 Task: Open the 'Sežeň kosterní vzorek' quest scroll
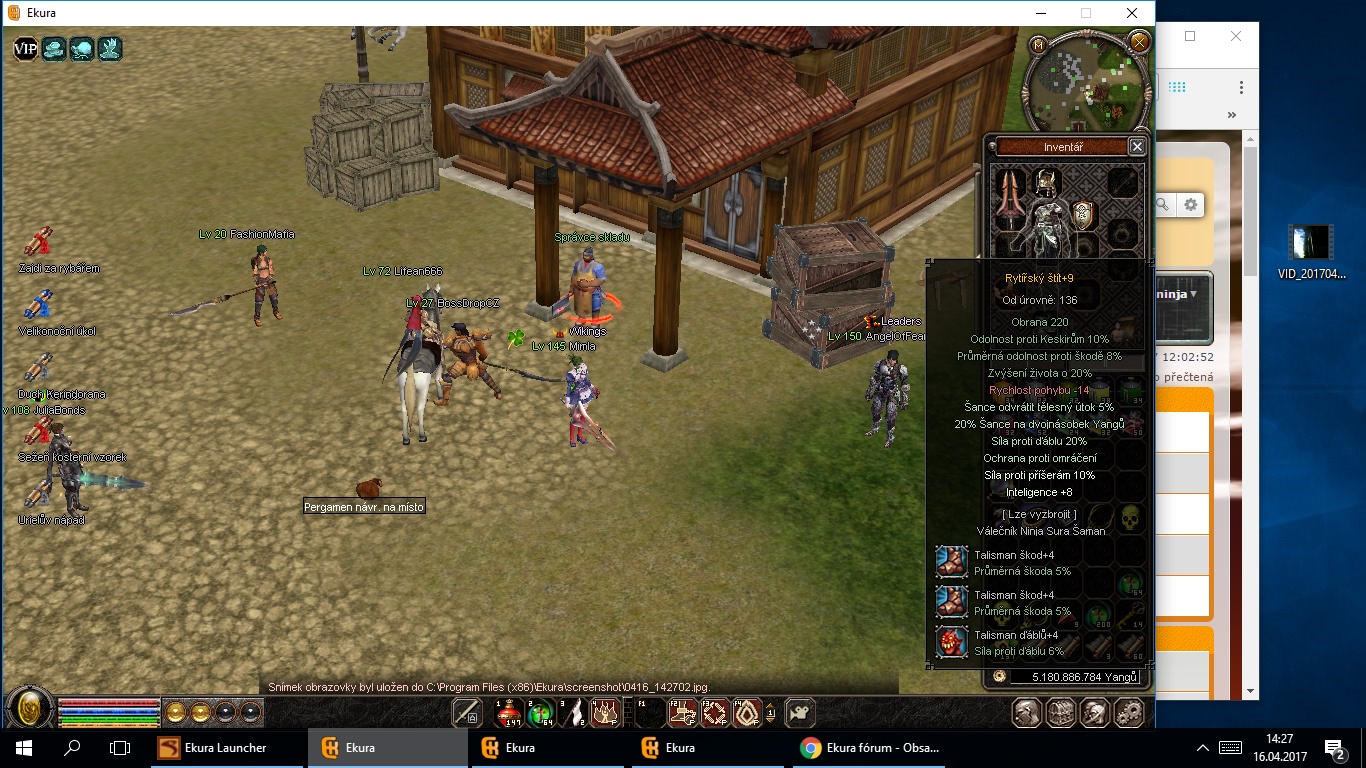[x=38, y=431]
